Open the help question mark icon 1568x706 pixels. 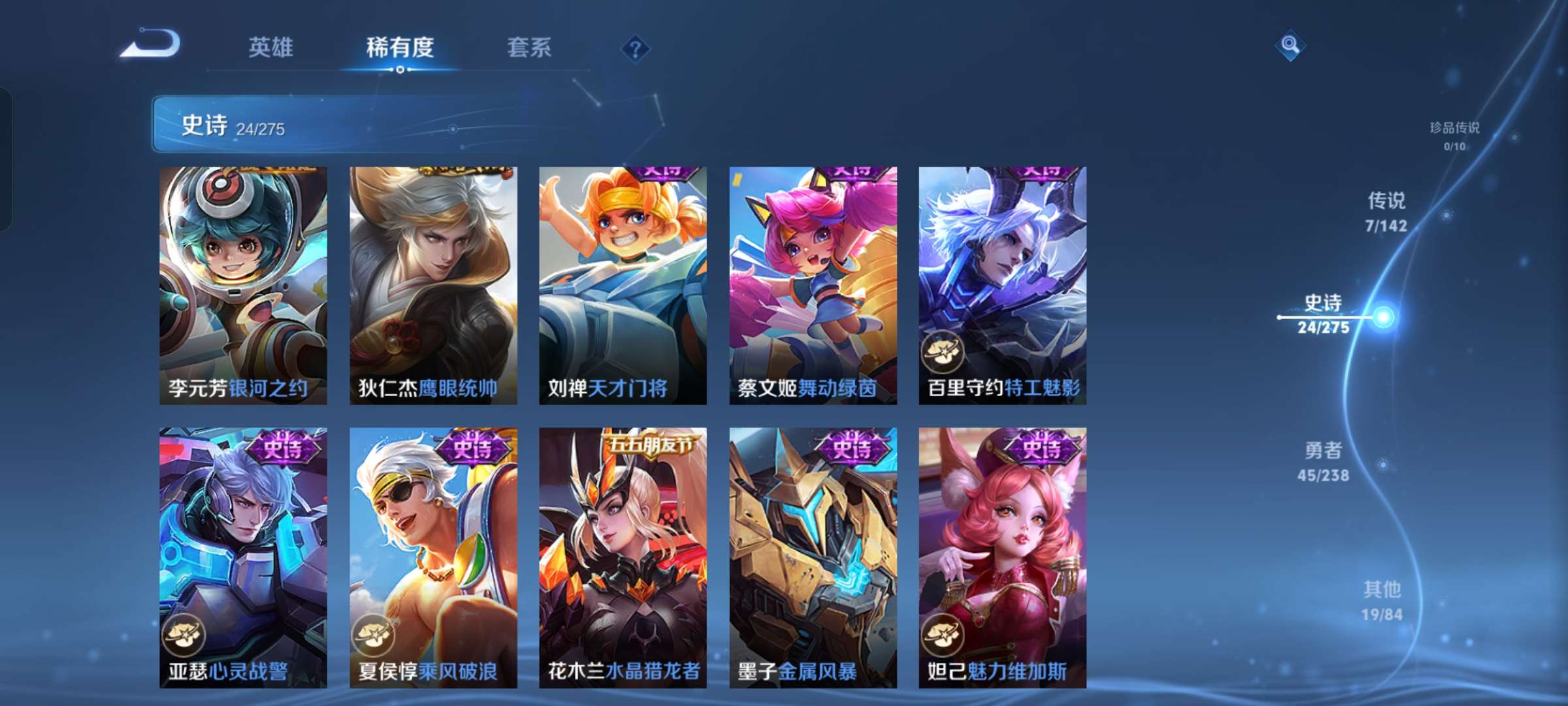(635, 48)
